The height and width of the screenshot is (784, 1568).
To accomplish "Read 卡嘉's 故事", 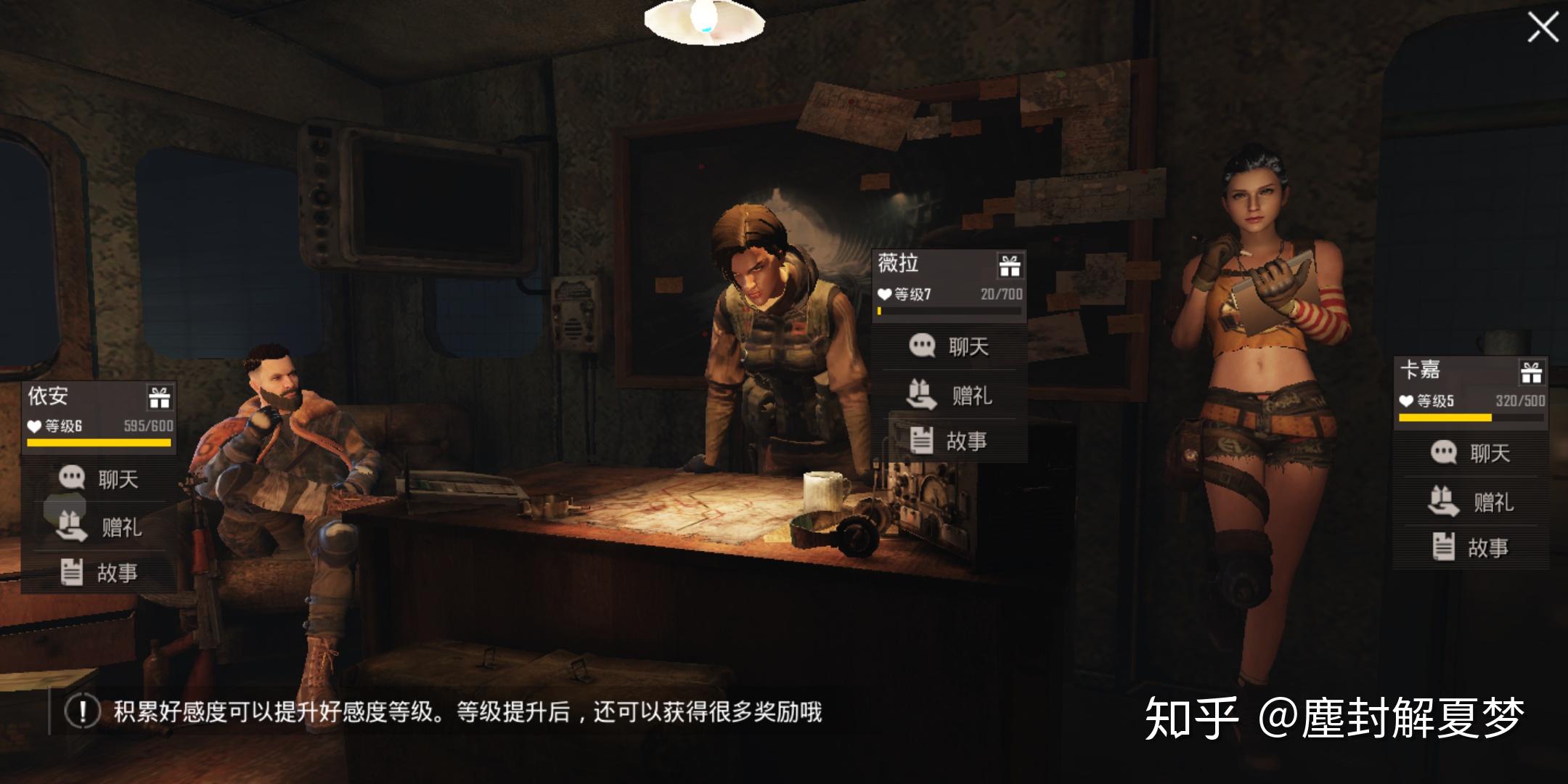I will pos(1471,547).
